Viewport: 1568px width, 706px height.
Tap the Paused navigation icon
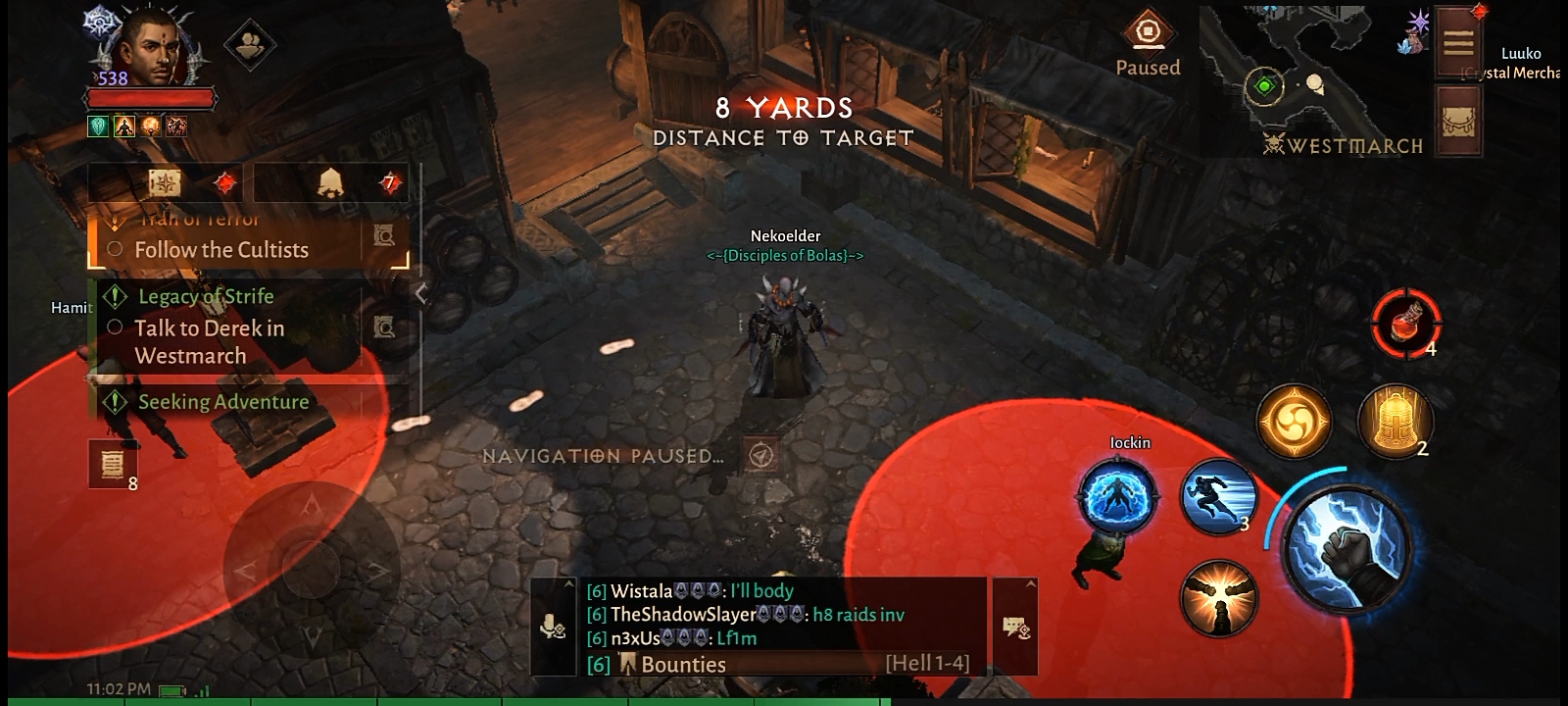click(x=1148, y=33)
